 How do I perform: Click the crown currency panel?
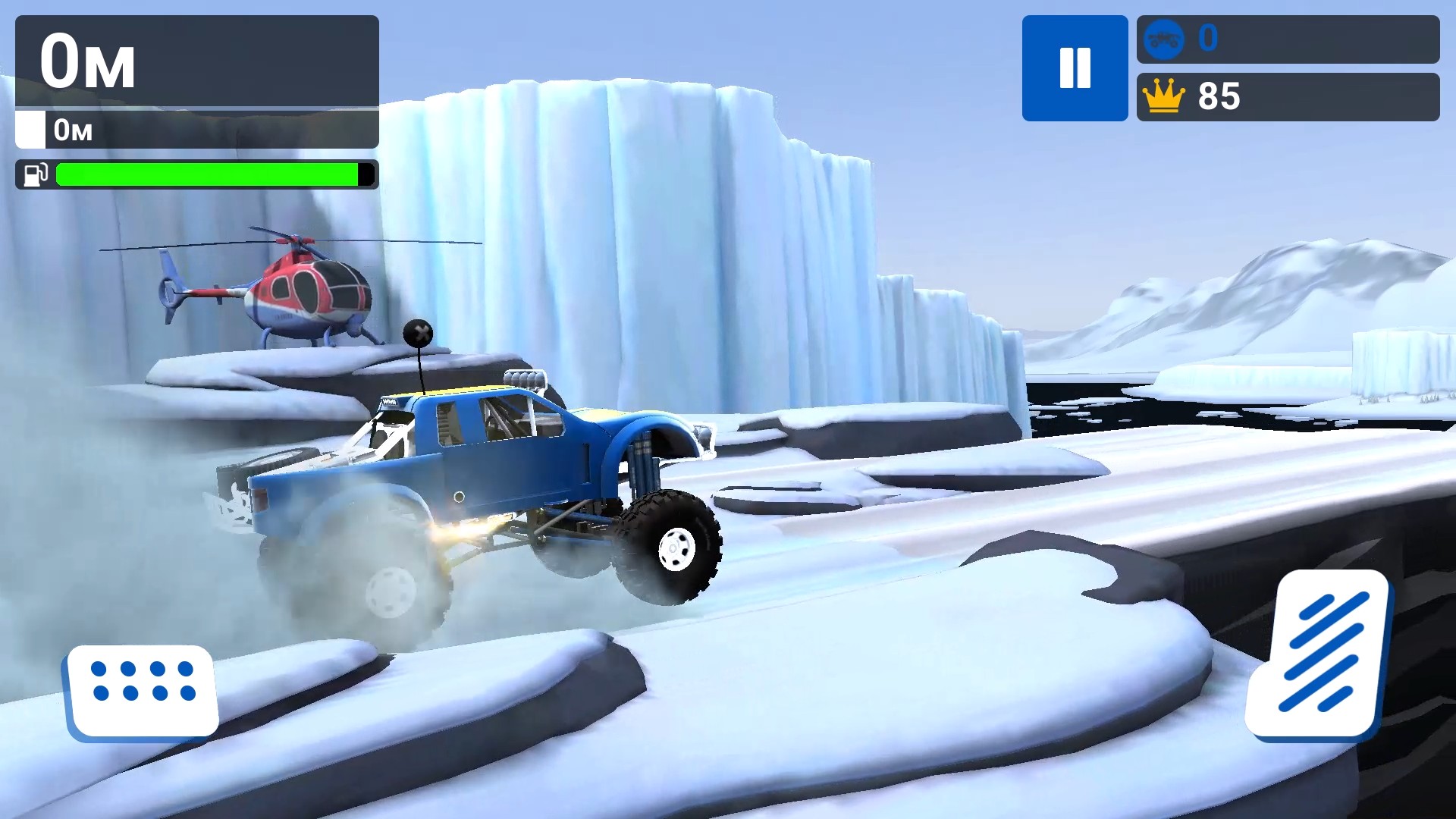[1287, 96]
